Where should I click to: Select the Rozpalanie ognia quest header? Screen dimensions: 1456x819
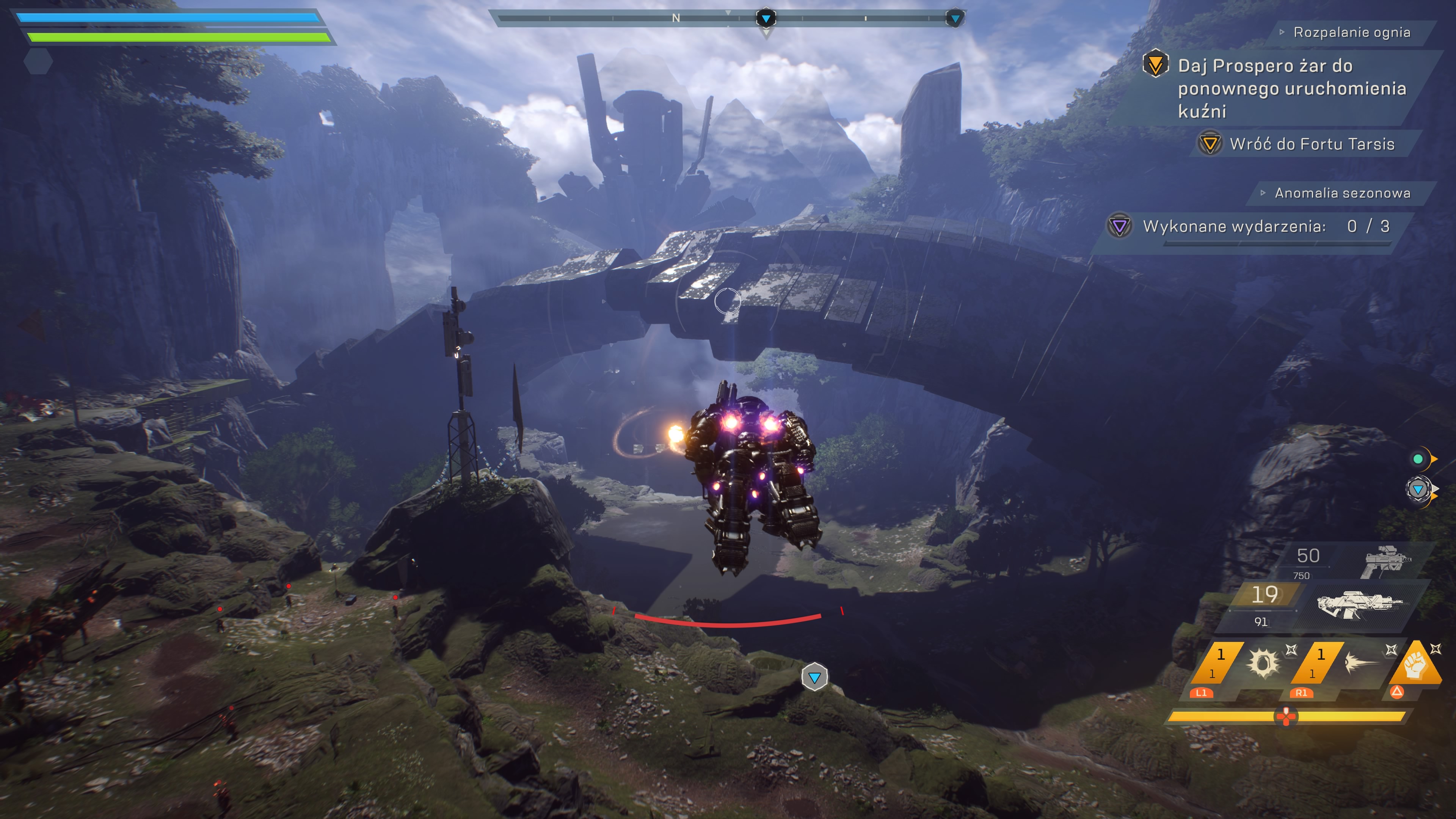(1351, 32)
